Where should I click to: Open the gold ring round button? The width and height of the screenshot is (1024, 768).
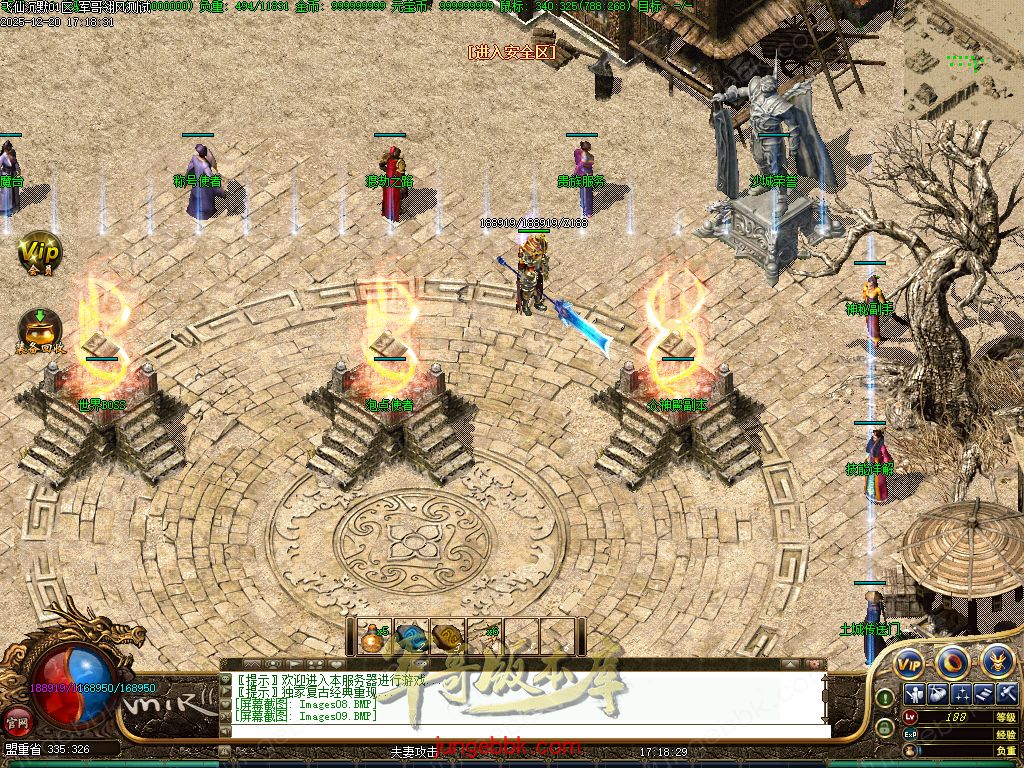[952, 661]
